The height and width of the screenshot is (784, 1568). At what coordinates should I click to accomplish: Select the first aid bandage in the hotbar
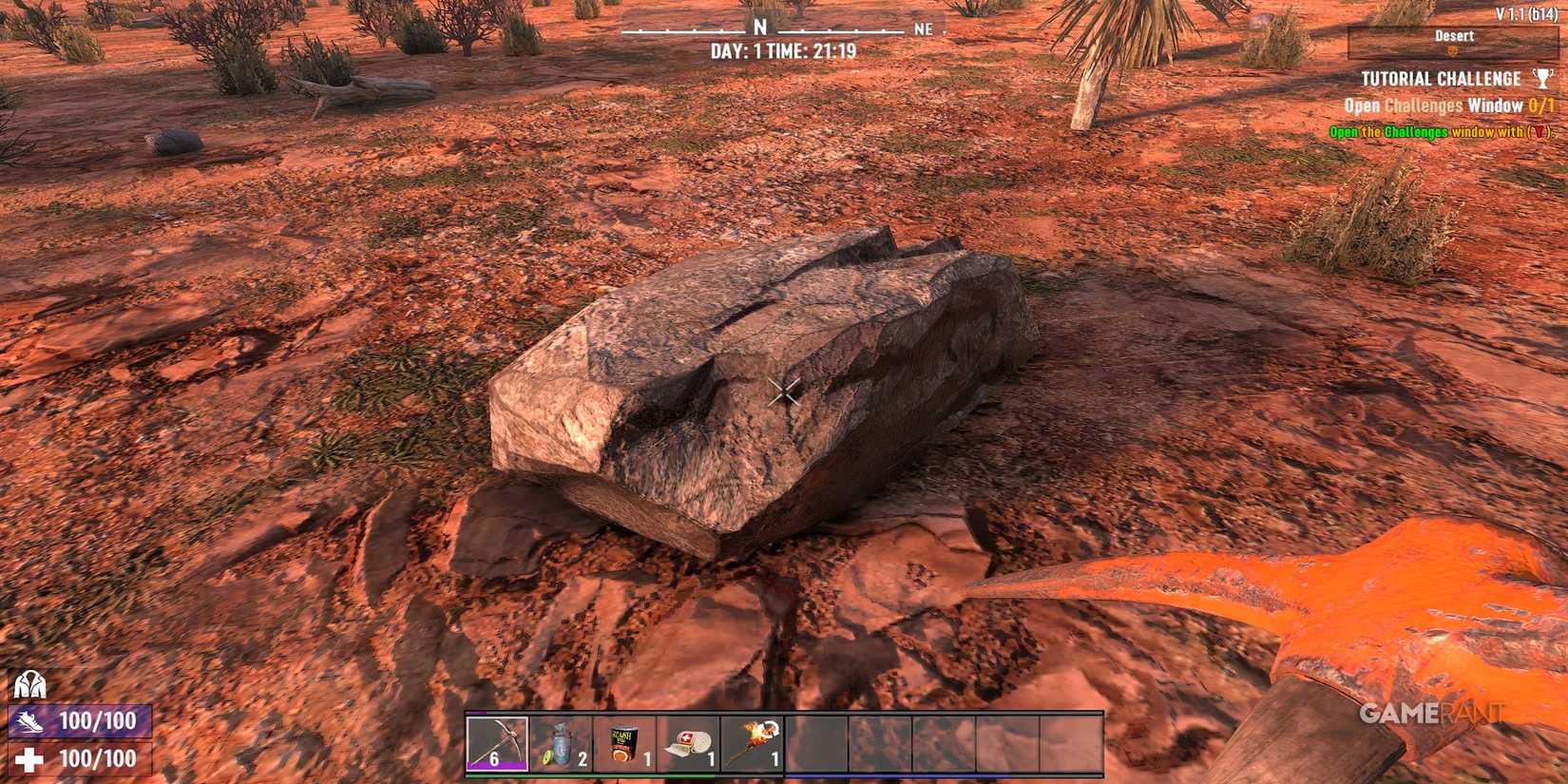tap(686, 741)
